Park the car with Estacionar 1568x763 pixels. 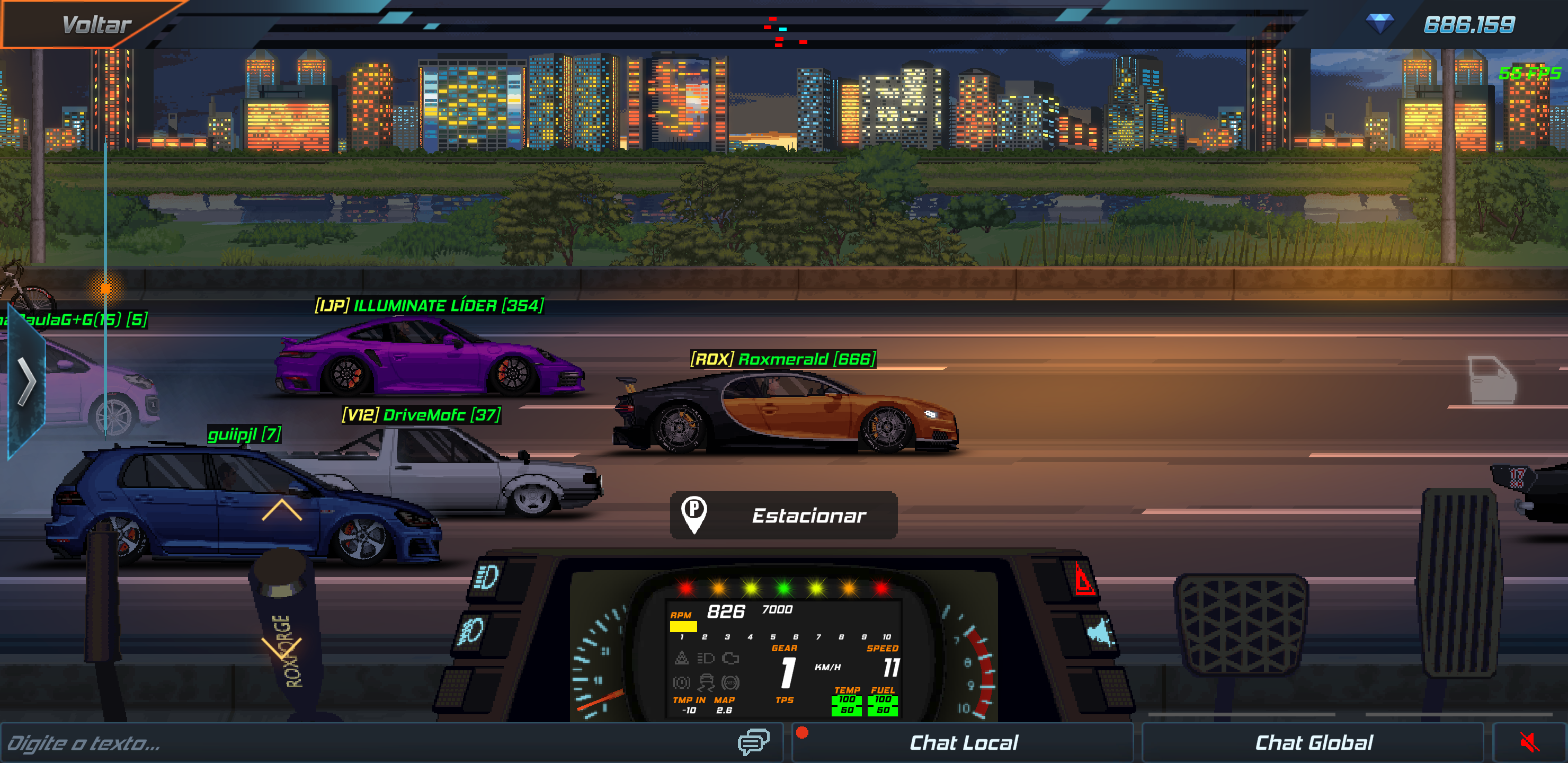click(783, 515)
